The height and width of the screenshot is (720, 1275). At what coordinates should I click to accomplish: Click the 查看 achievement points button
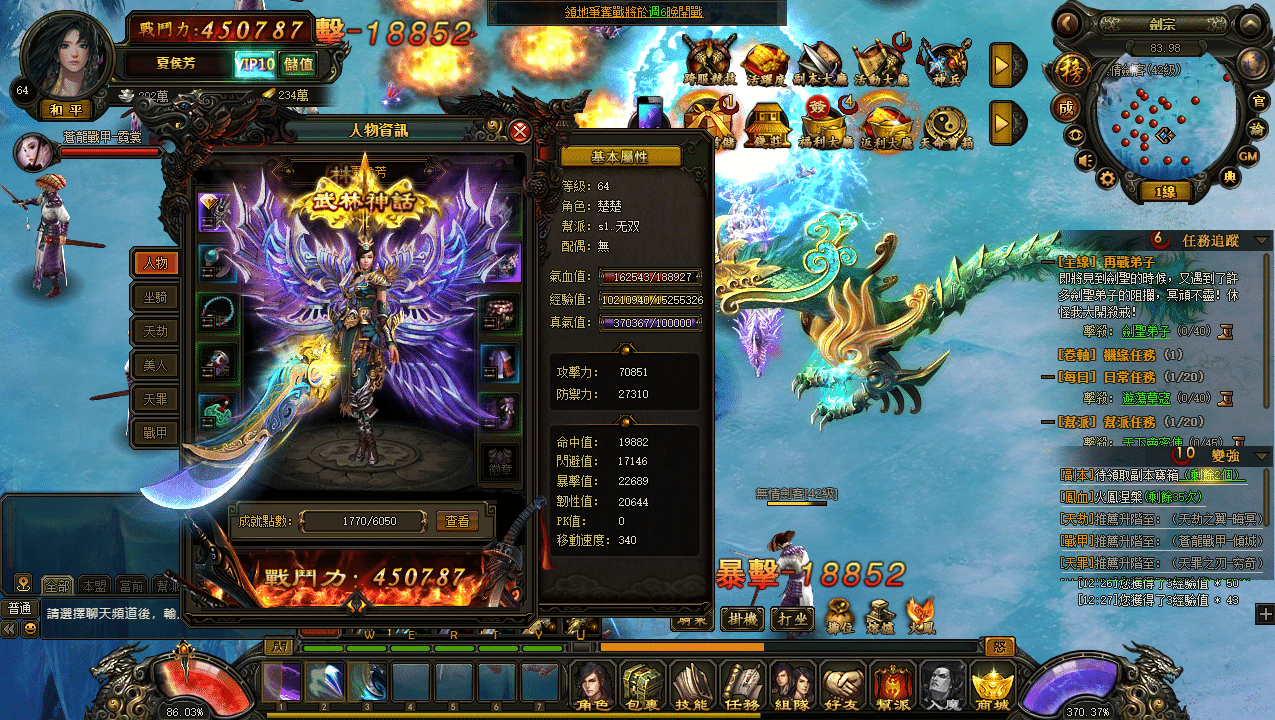[457, 521]
